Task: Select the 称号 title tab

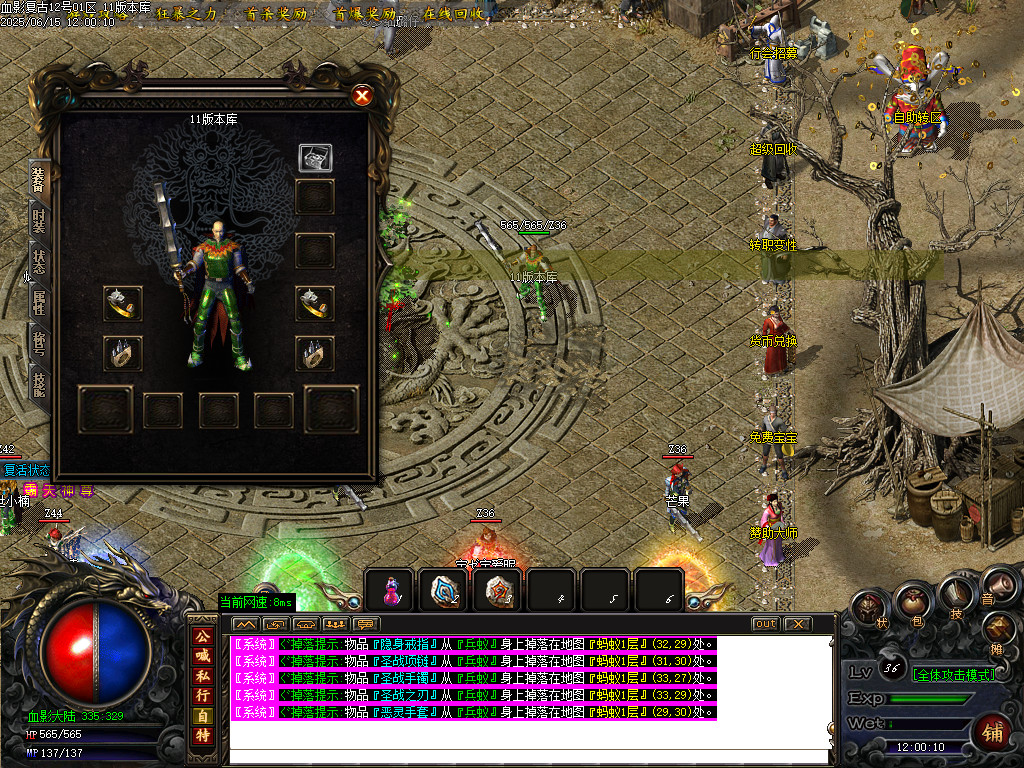Action: (x=39, y=344)
